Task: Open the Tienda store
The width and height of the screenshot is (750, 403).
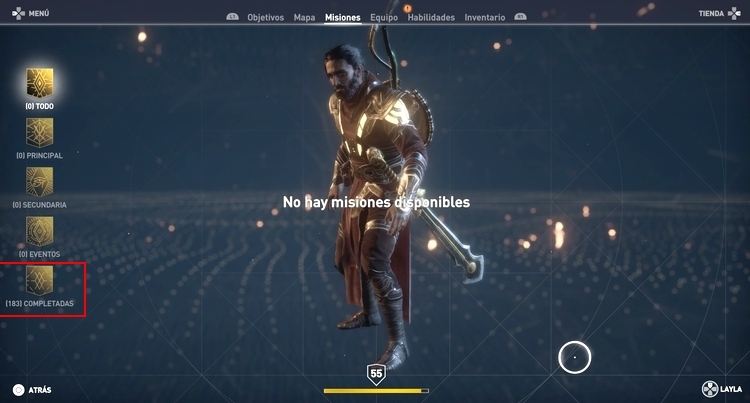Action: tap(716, 14)
